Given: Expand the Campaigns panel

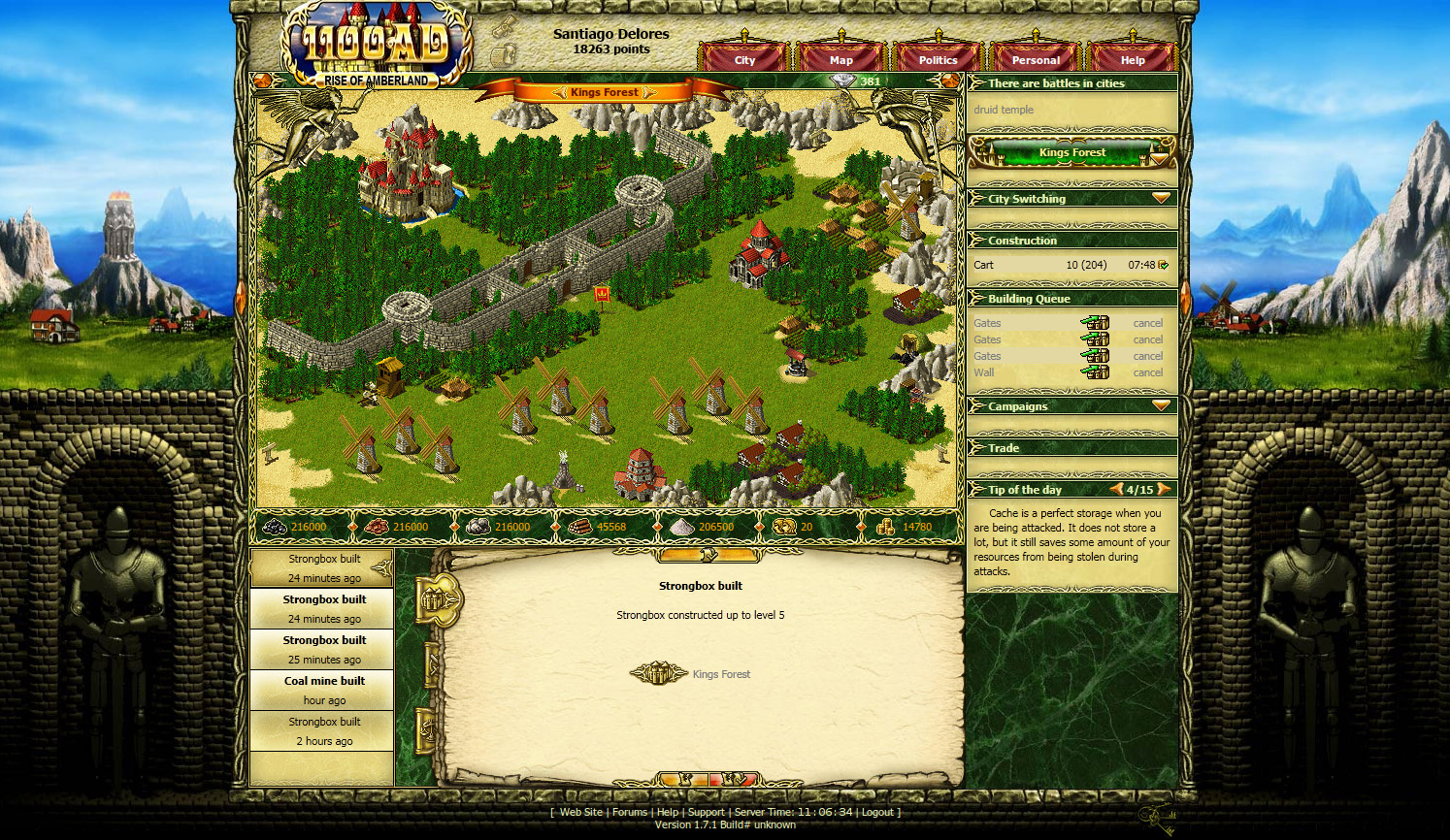Looking at the screenshot, I should (x=1161, y=405).
